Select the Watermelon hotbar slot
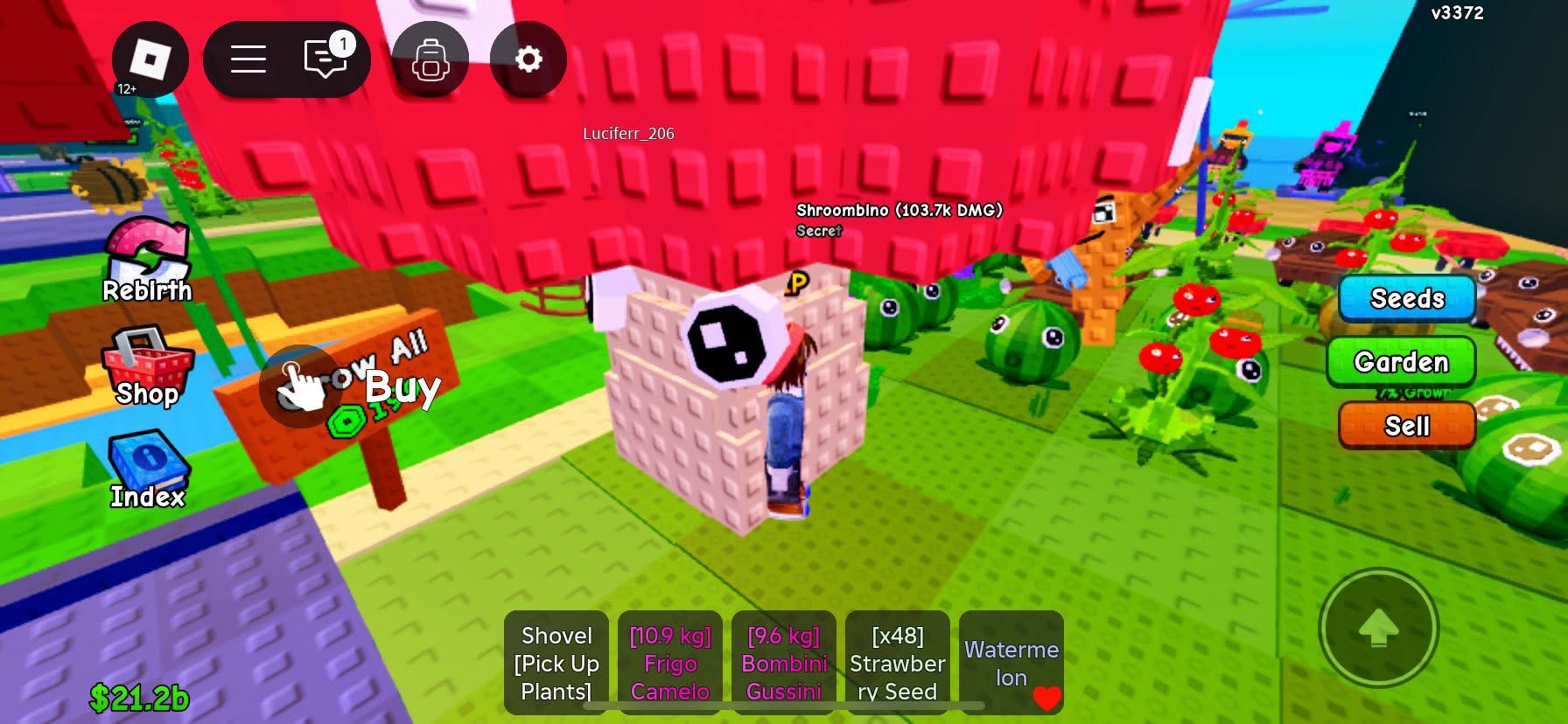The height and width of the screenshot is (724, 1568). (x=1011, y=663)
